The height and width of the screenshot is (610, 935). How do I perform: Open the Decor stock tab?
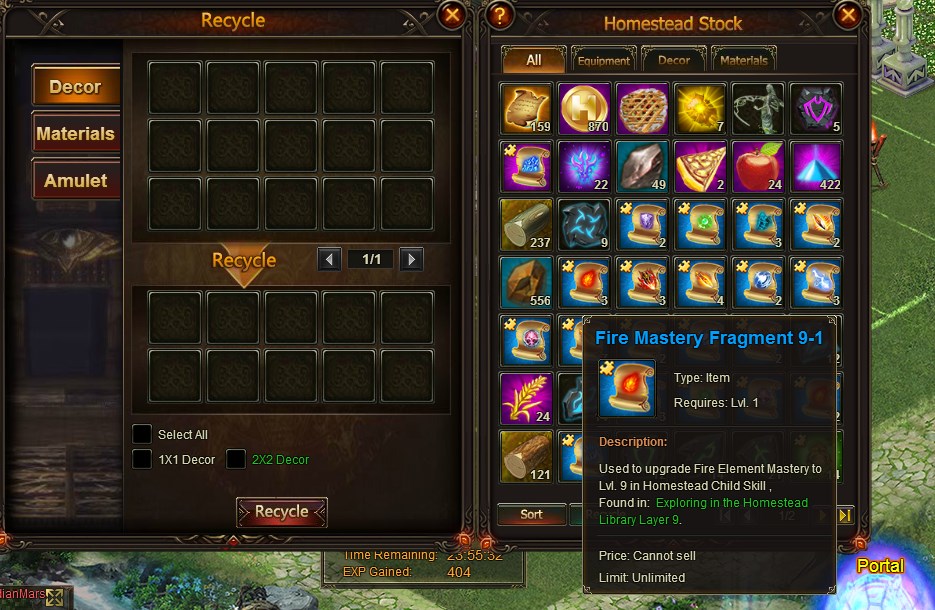pos(674,60)
